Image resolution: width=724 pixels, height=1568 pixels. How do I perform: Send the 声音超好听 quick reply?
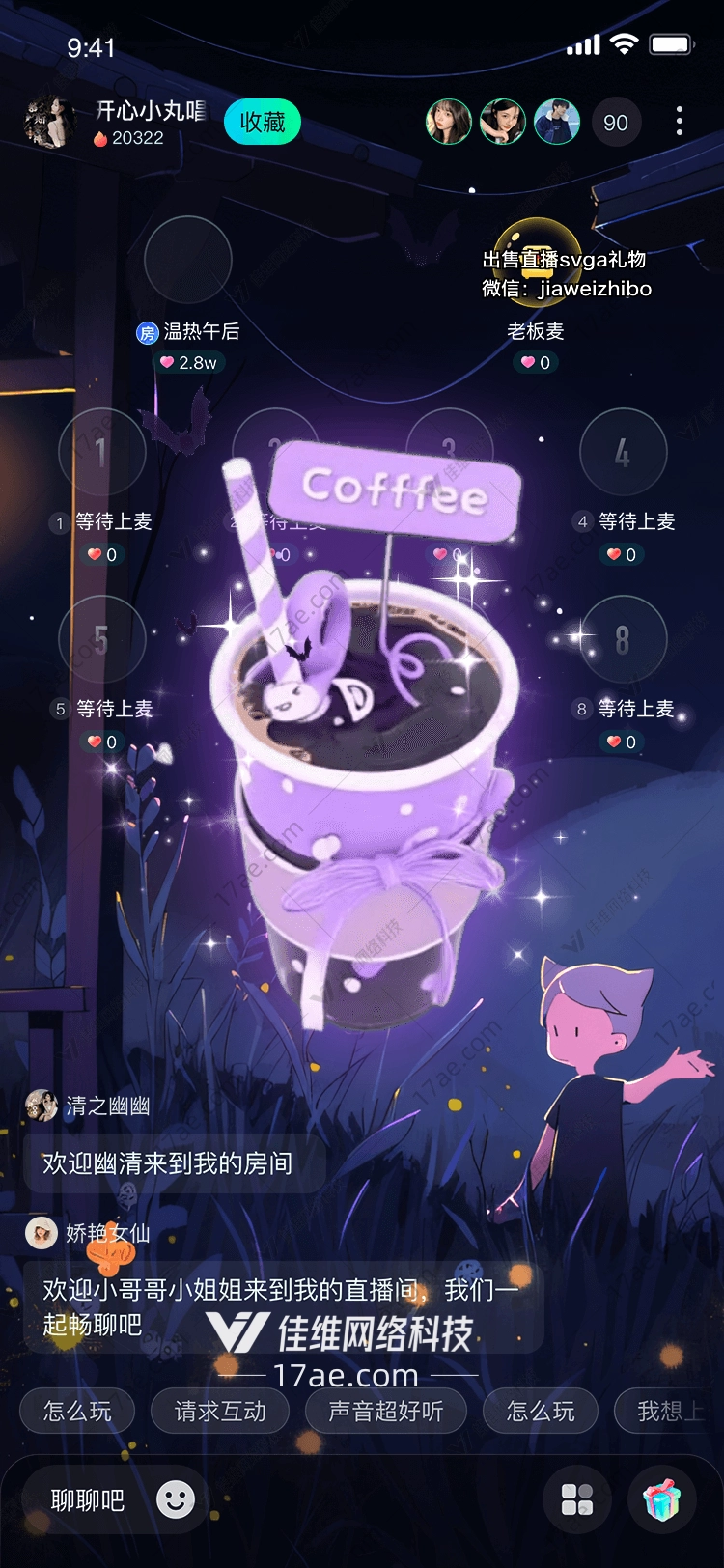tap(386, 1412)
